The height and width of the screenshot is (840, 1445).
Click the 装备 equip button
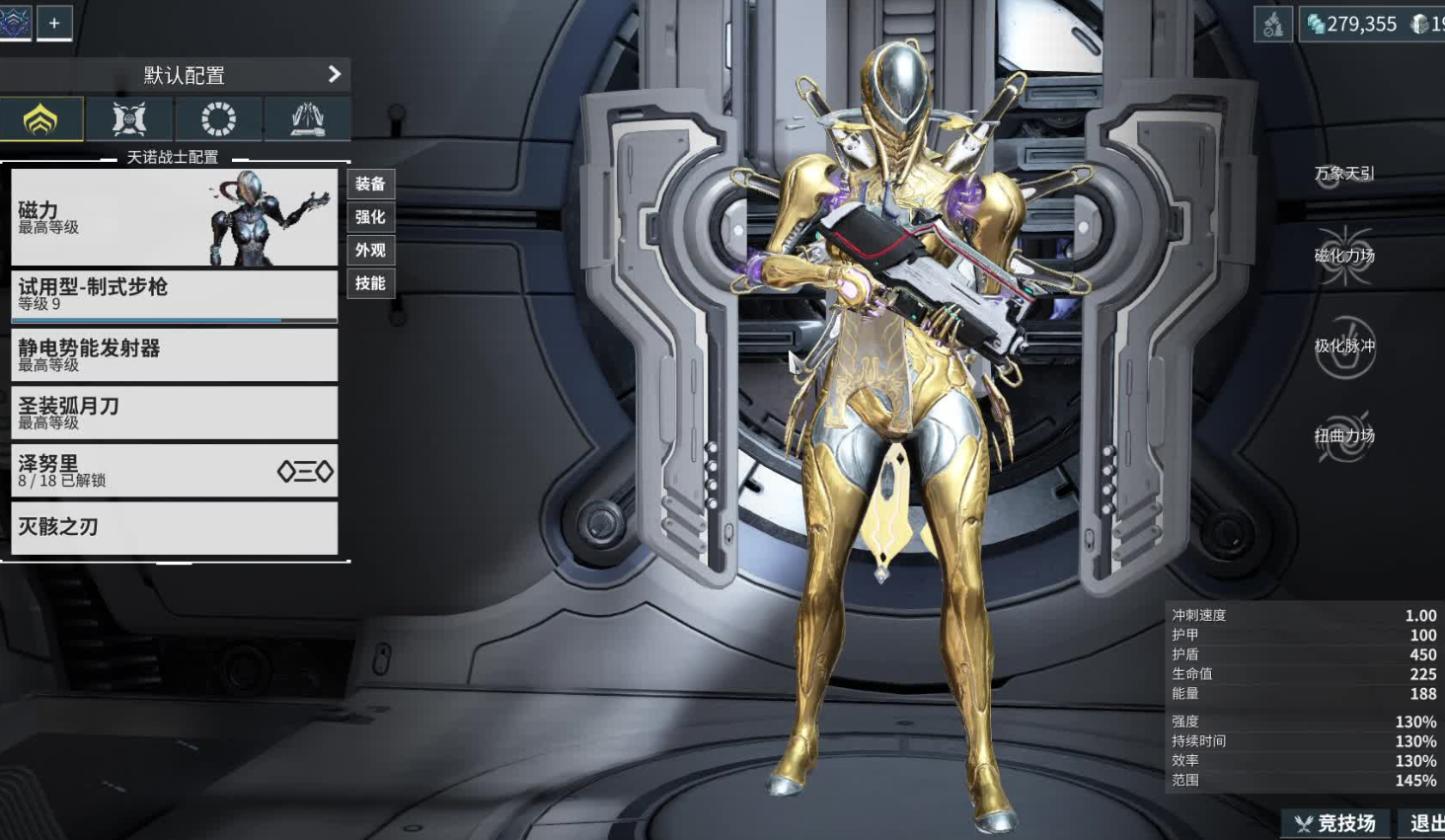tap(370, 184)
